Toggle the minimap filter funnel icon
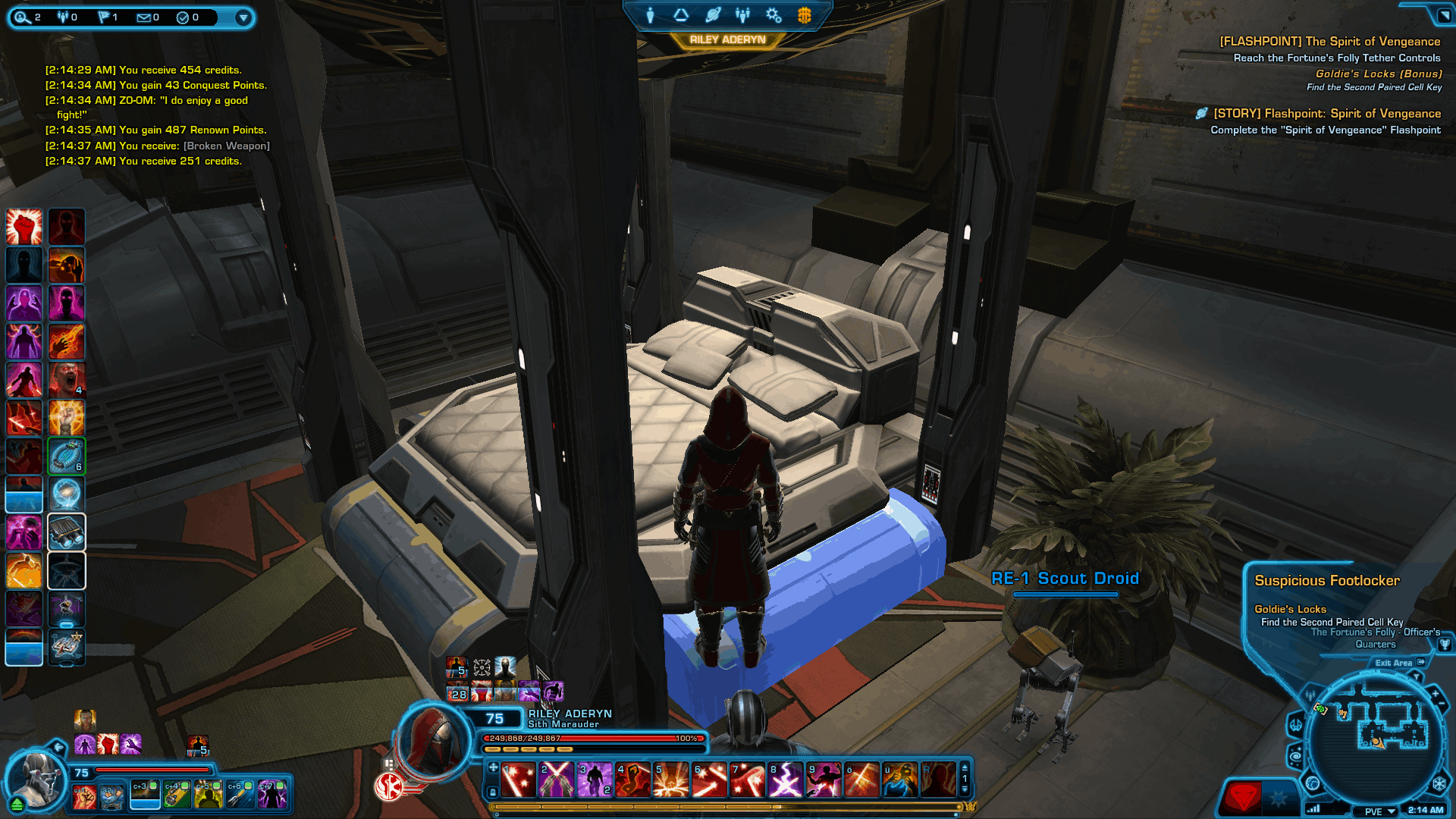This screenshot has height=819, width=1456. pyautogui.click(x=1416, y=676)
